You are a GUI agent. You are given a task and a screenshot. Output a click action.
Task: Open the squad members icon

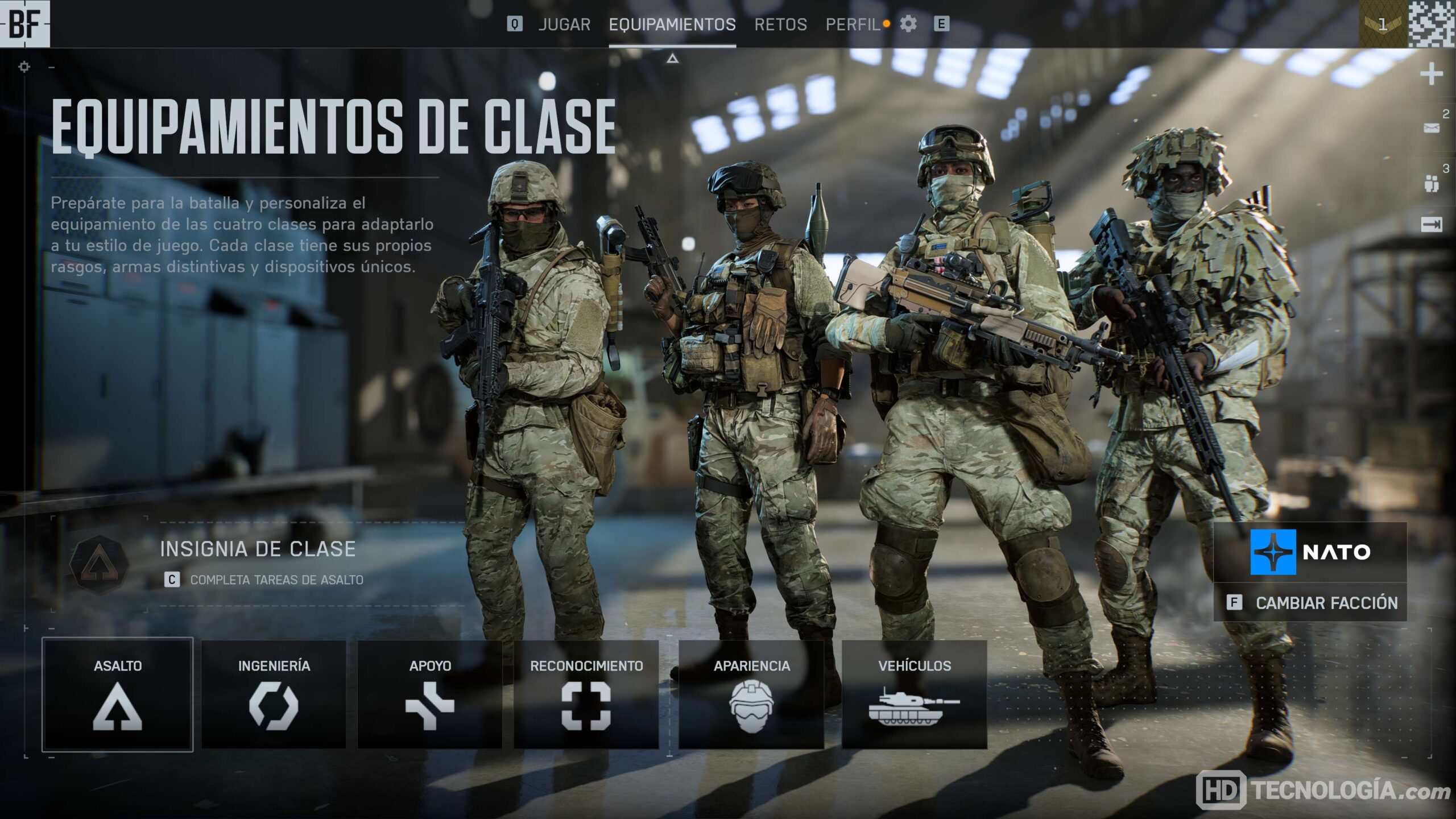point(1431,183)
